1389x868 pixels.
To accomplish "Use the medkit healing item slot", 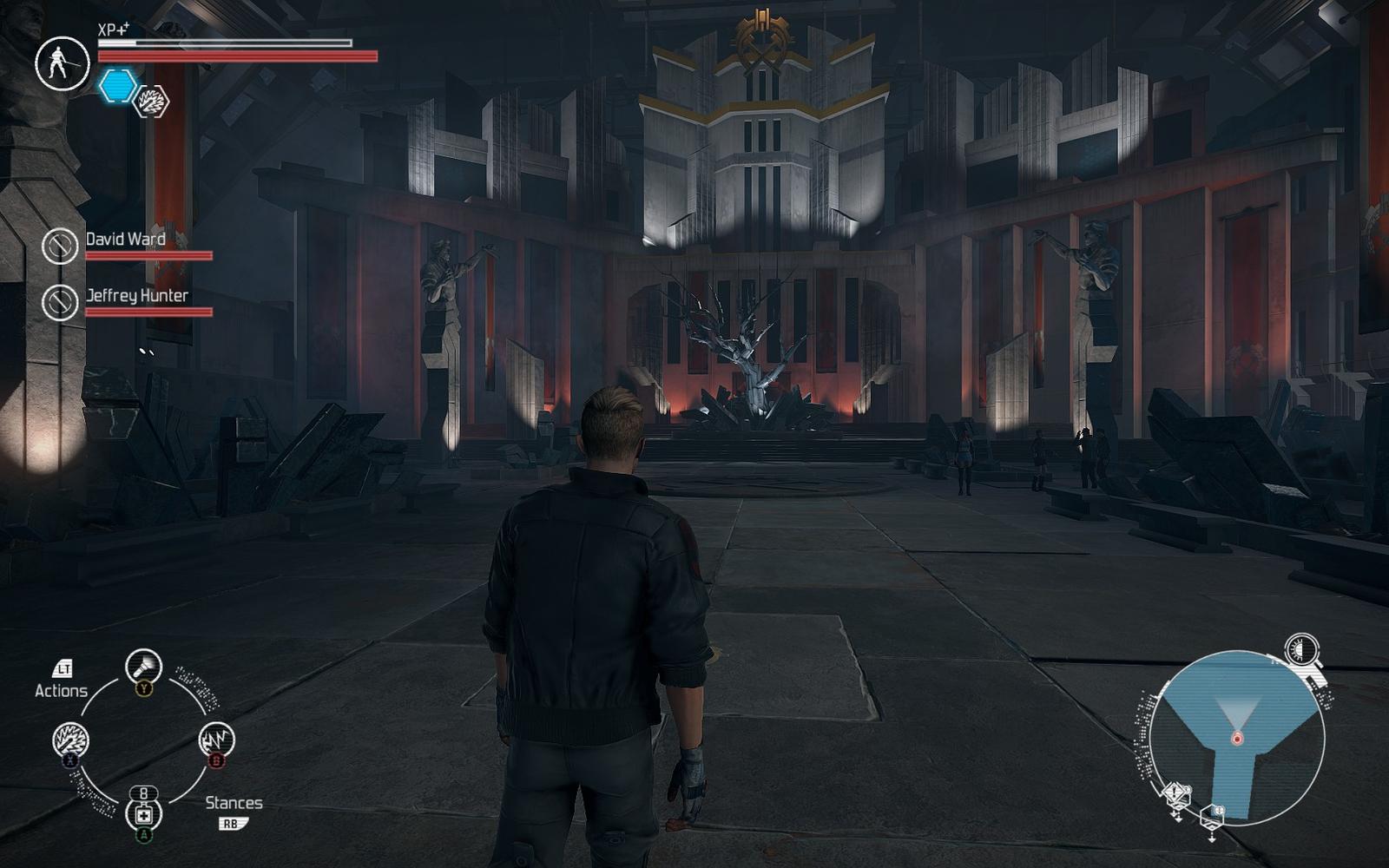I will coord(143,814).
